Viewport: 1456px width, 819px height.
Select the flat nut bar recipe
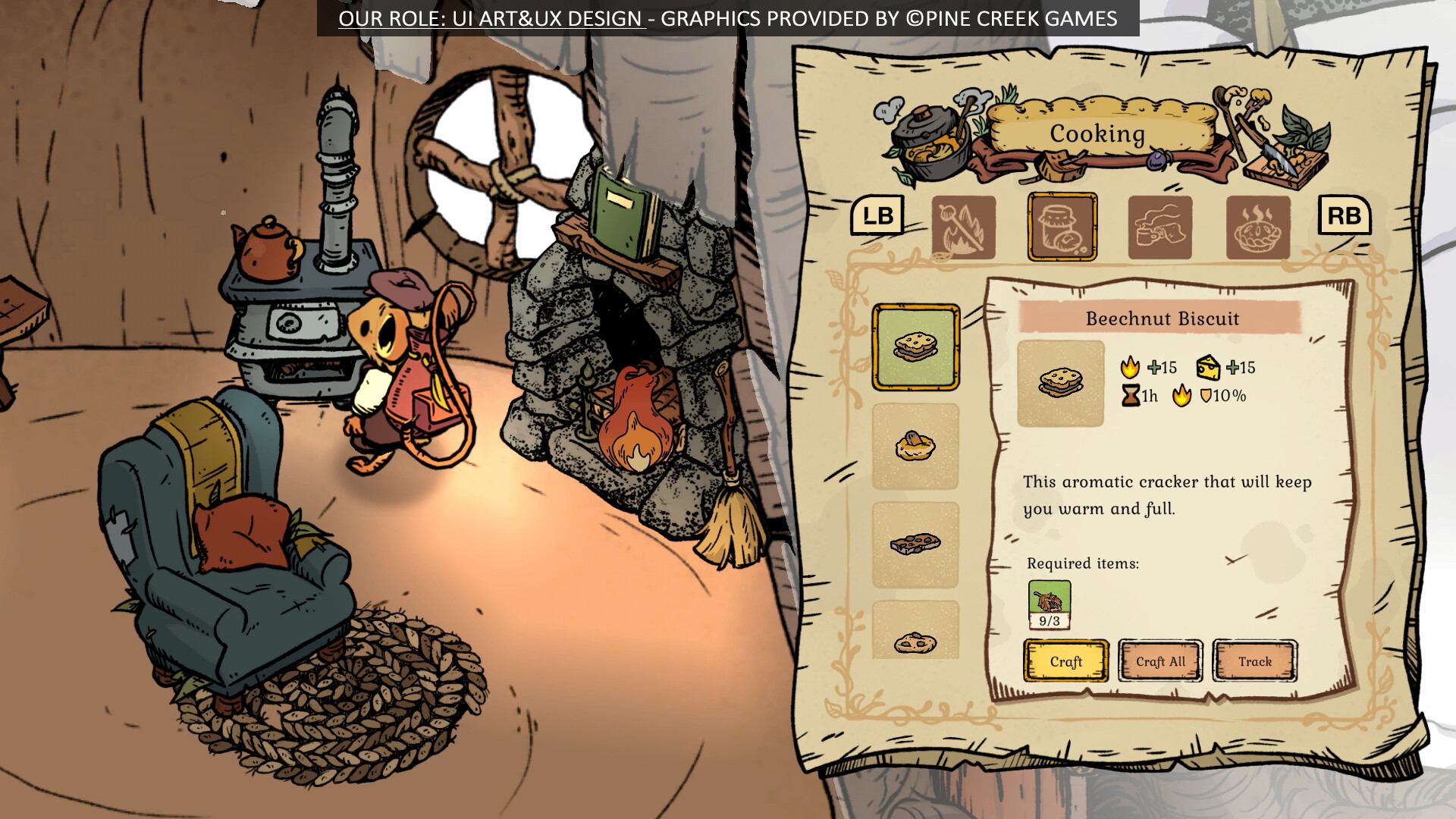[x=915, y=544]
